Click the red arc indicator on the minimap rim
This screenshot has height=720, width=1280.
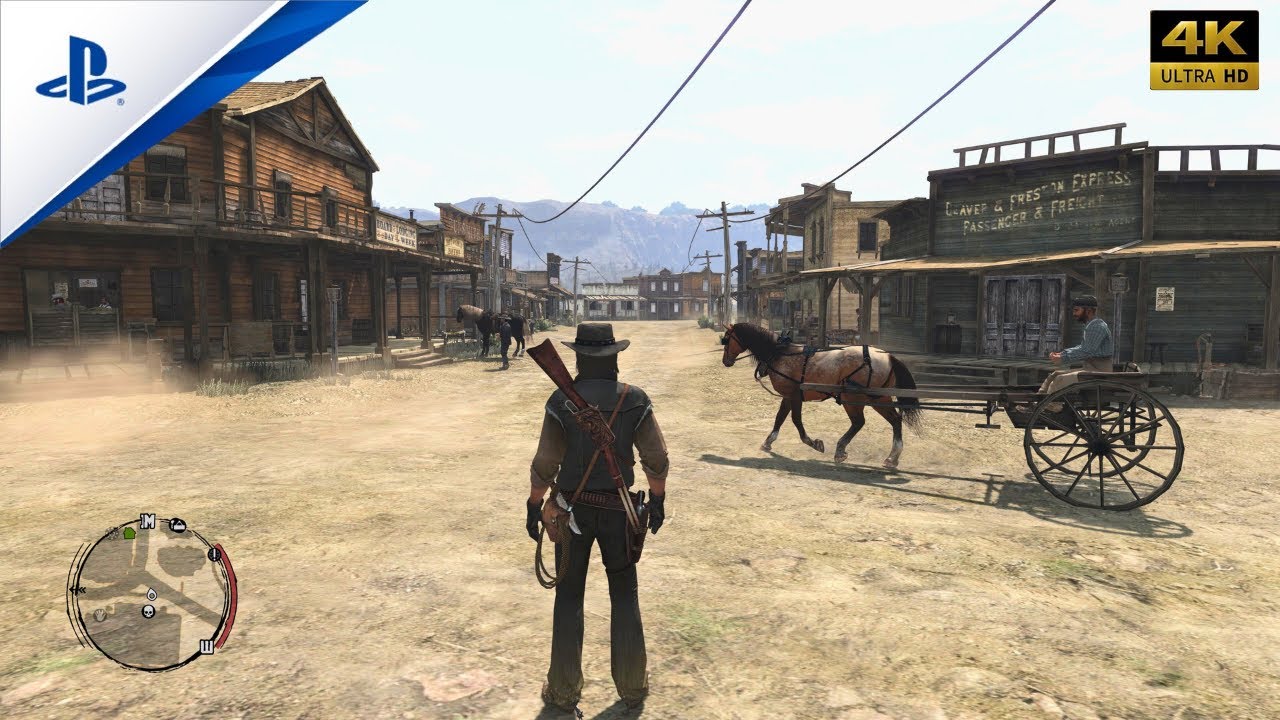225,590
